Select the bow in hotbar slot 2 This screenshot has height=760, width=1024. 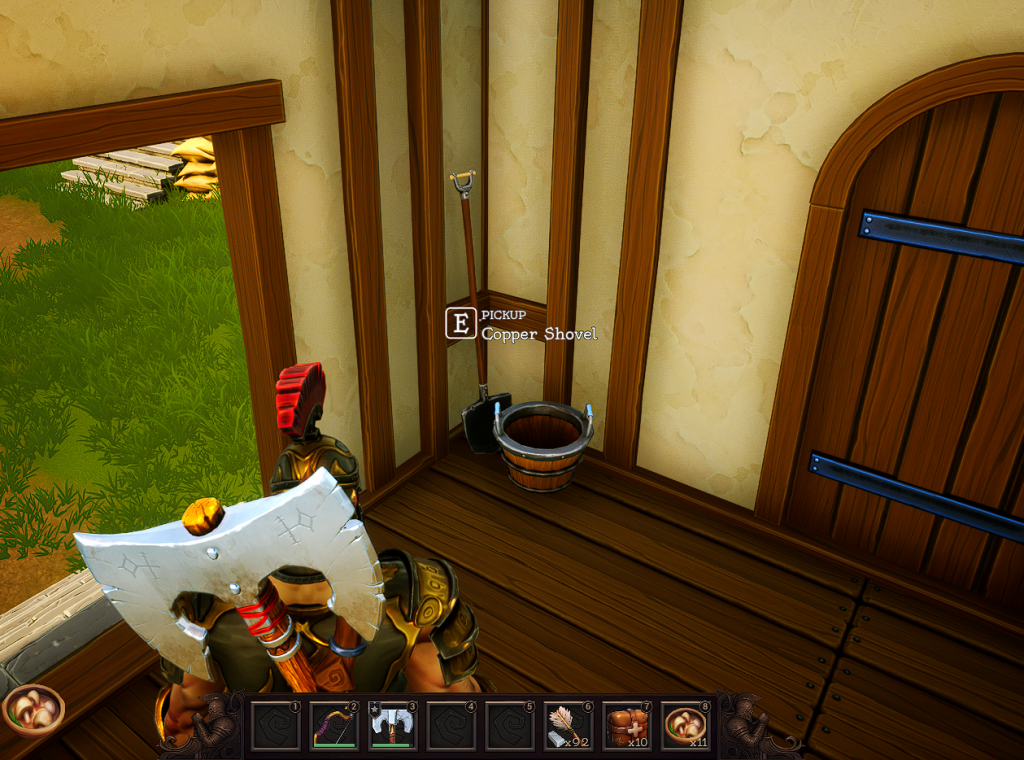tap(334, 725)
